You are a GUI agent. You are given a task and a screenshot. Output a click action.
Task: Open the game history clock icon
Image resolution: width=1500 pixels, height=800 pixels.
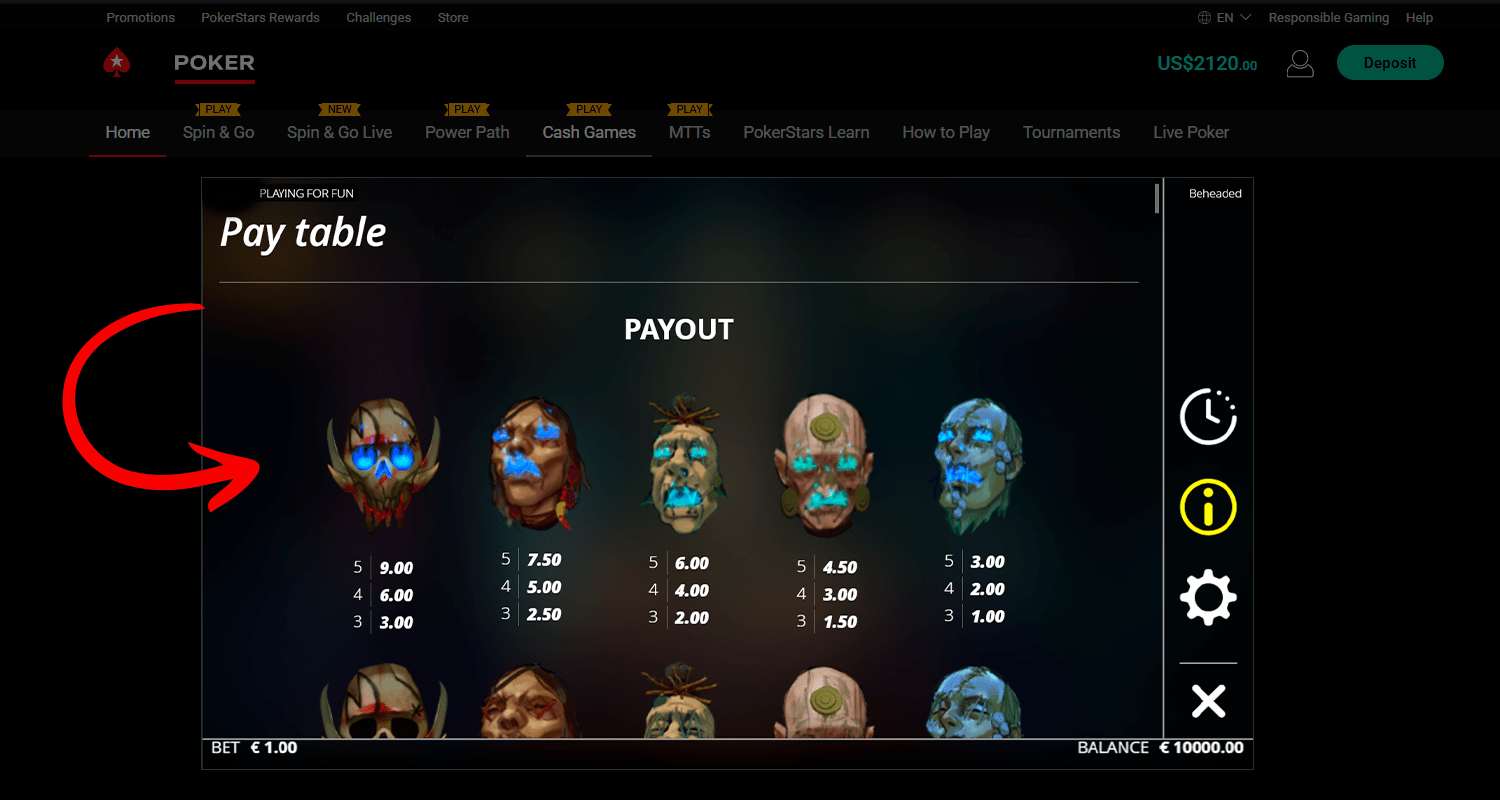[x=1208, y=416]
